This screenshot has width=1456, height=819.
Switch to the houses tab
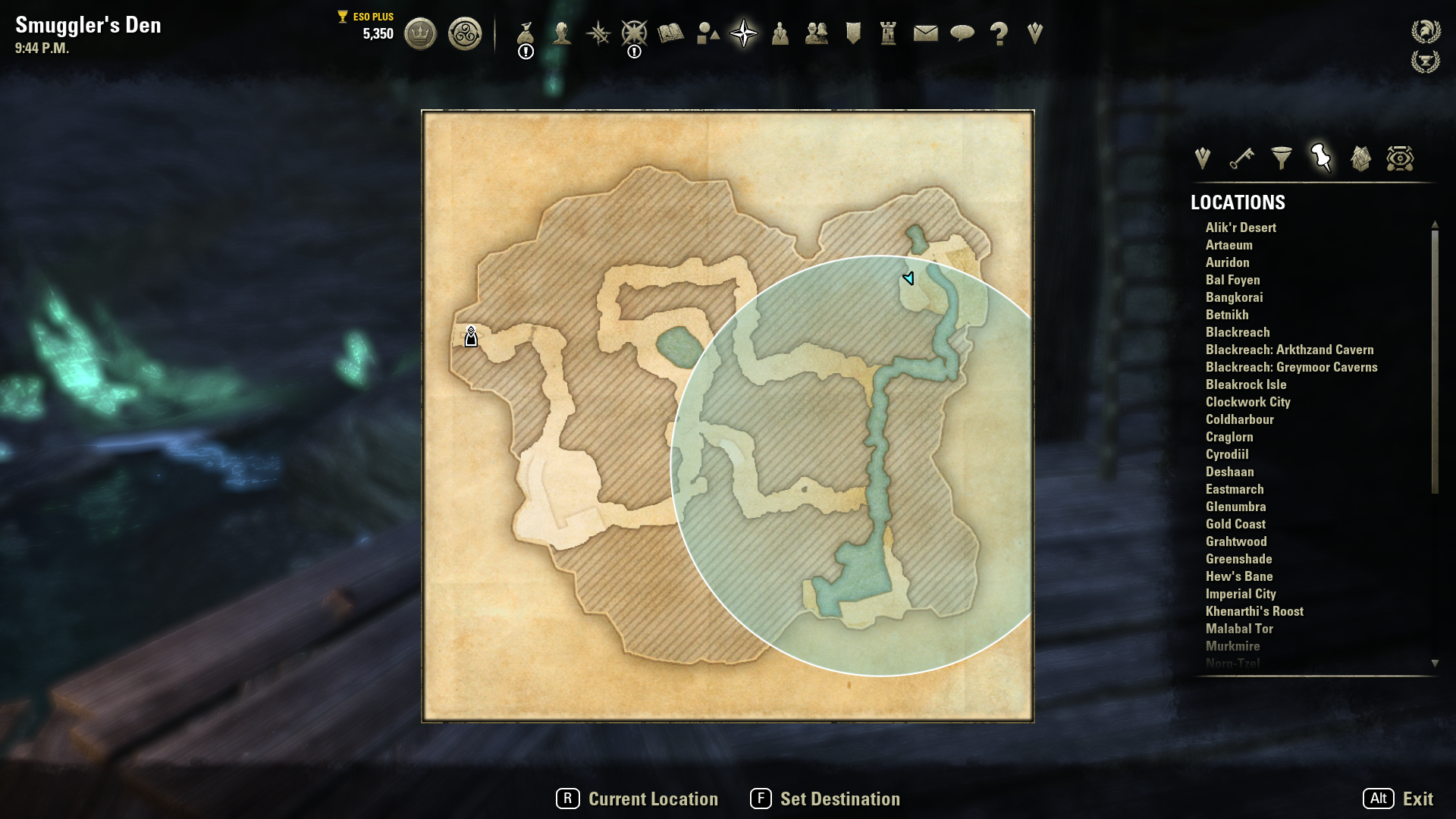tap(1360, 158)
